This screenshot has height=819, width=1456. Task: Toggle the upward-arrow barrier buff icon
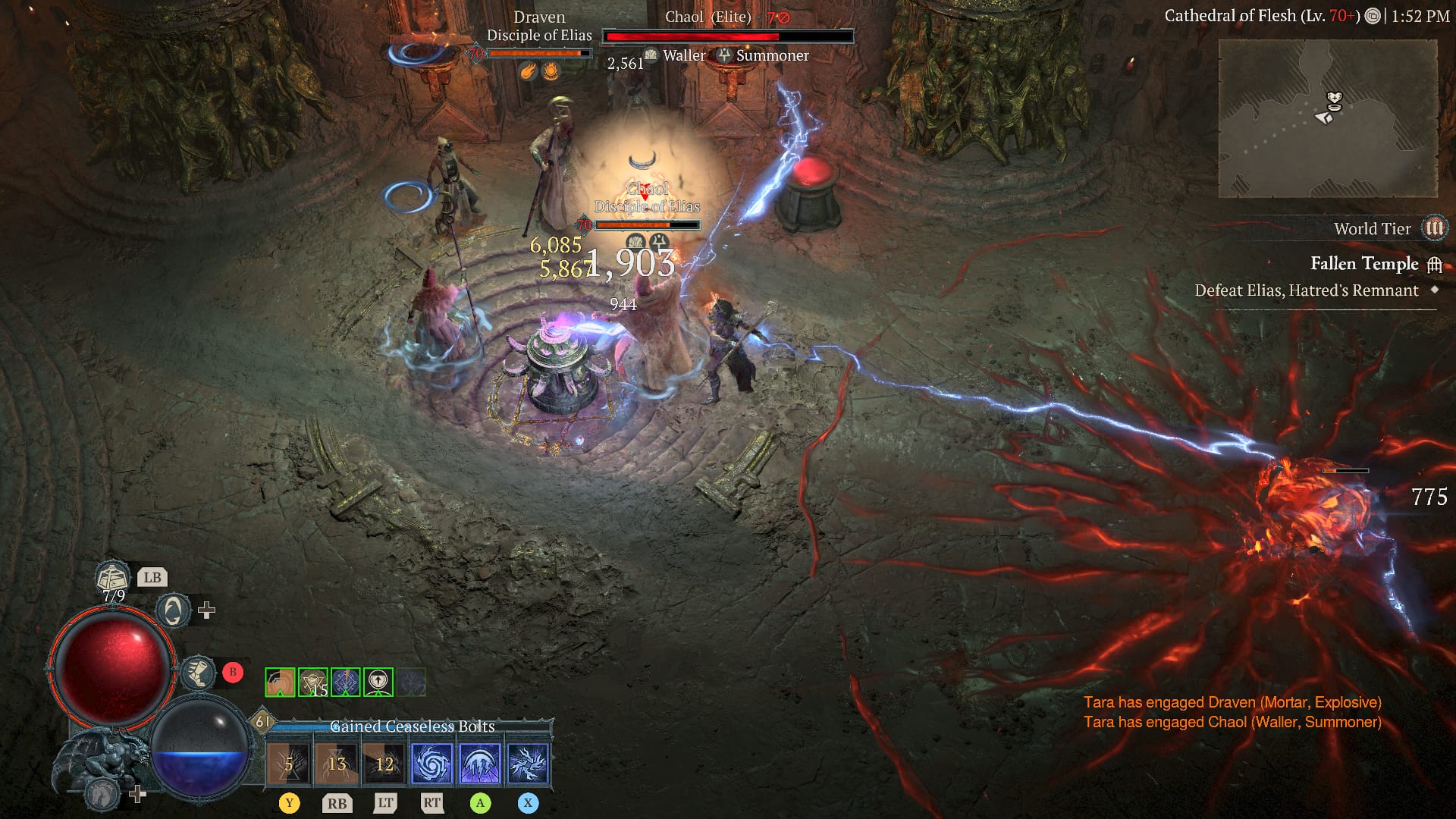(x=378, y=682)
